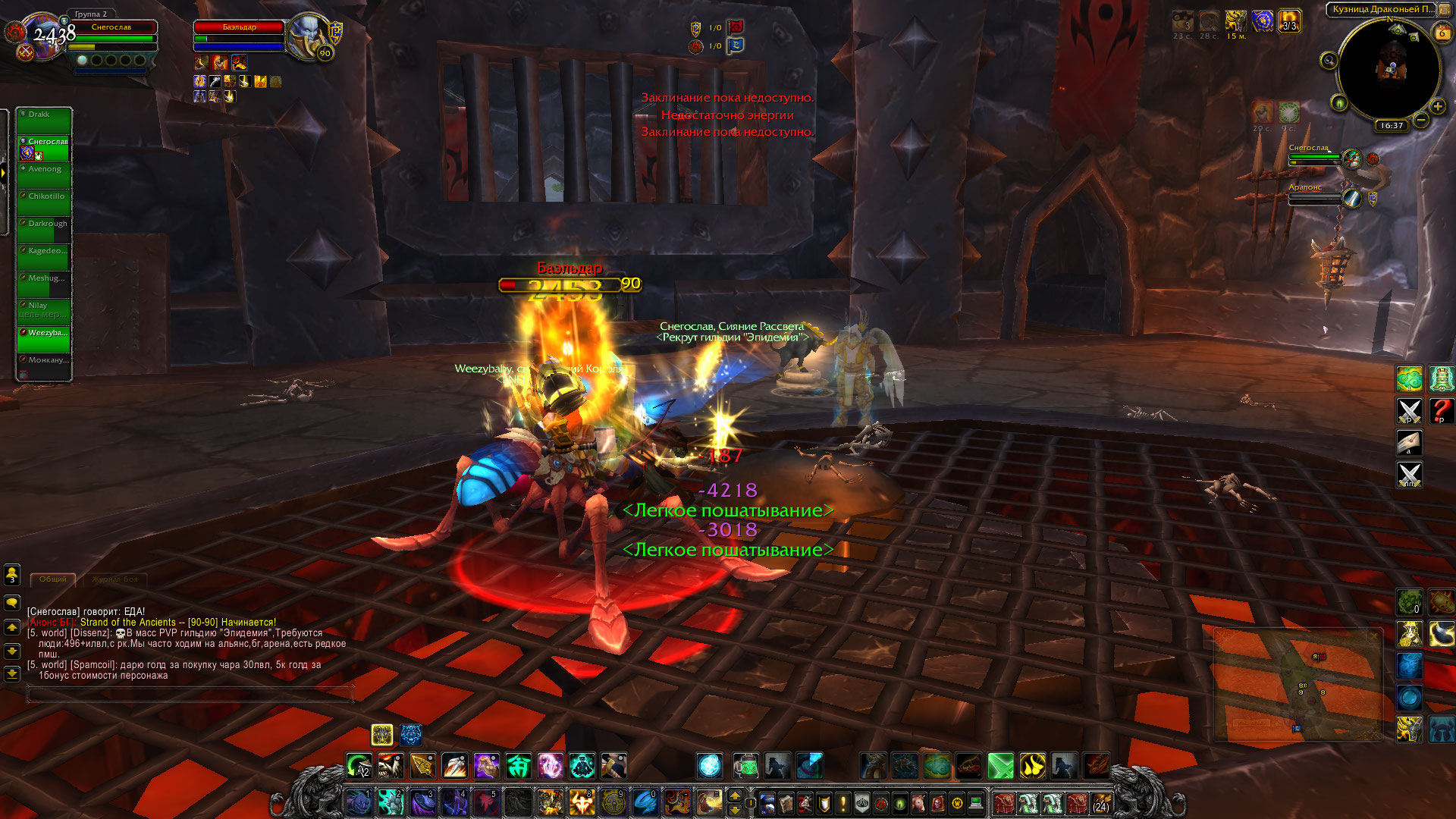This screenshot has width=1456, height=819.
Task: Click the red question mark side button
Action: (x=1441, y=410)
